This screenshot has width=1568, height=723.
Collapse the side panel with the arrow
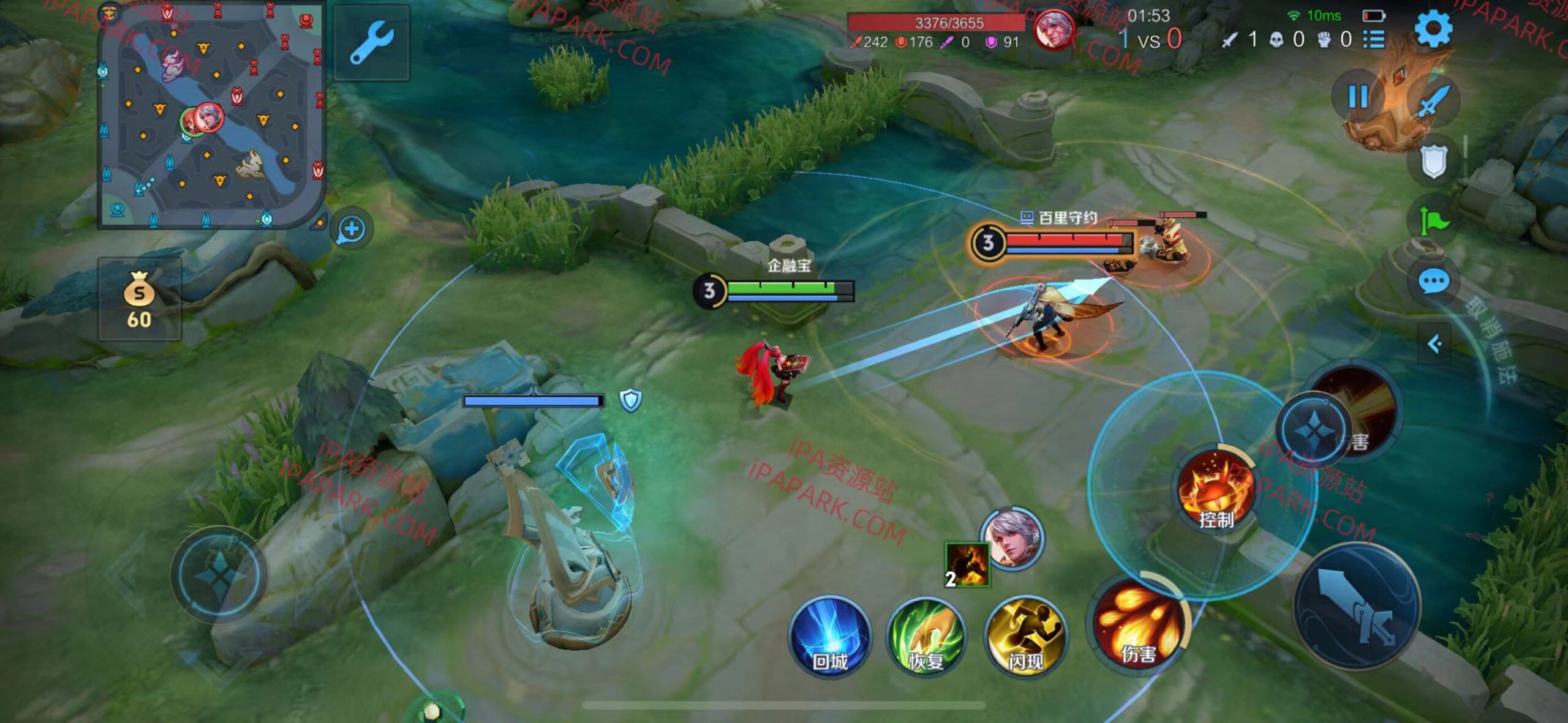(x=1434, y=344)
